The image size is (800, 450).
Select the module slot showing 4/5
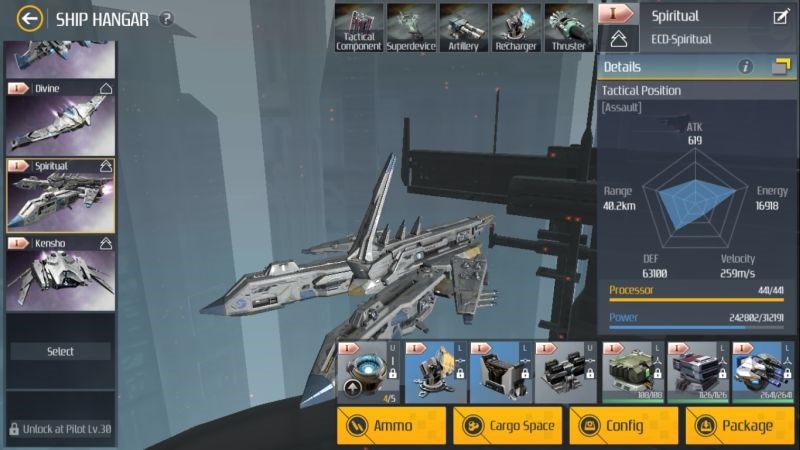[366, 372]
